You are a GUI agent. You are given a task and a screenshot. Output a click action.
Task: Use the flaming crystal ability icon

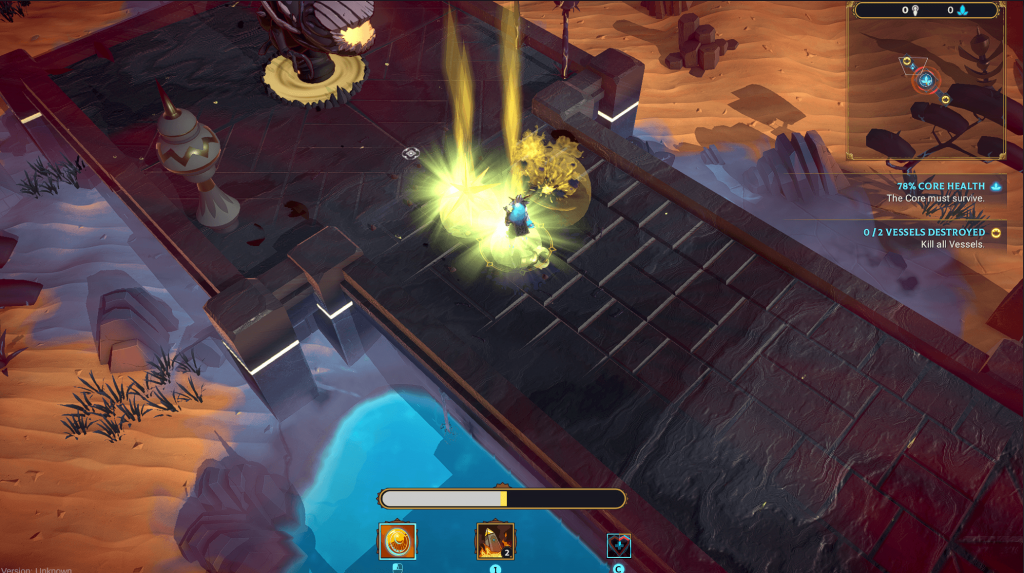495,541
